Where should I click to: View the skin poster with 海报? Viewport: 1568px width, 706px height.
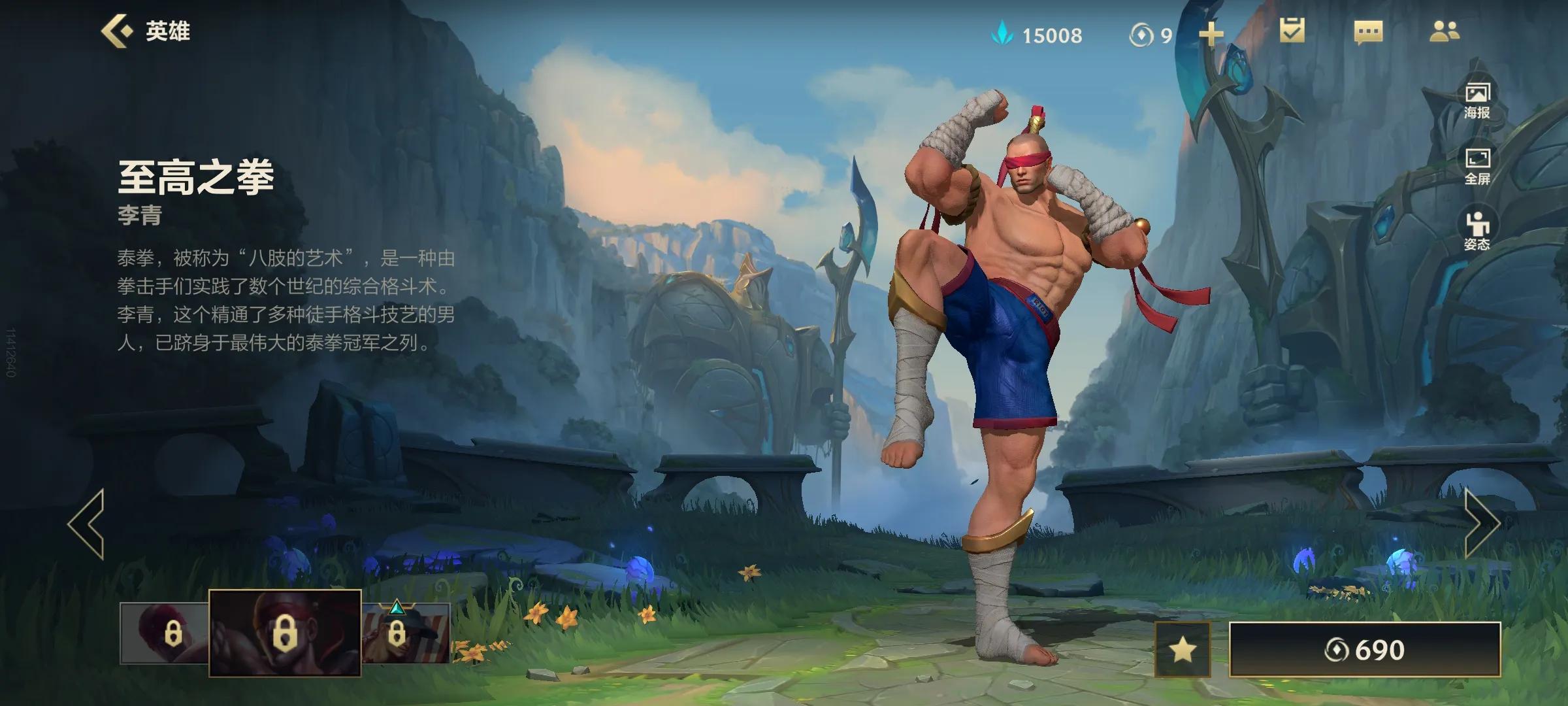pos(1477,100)
